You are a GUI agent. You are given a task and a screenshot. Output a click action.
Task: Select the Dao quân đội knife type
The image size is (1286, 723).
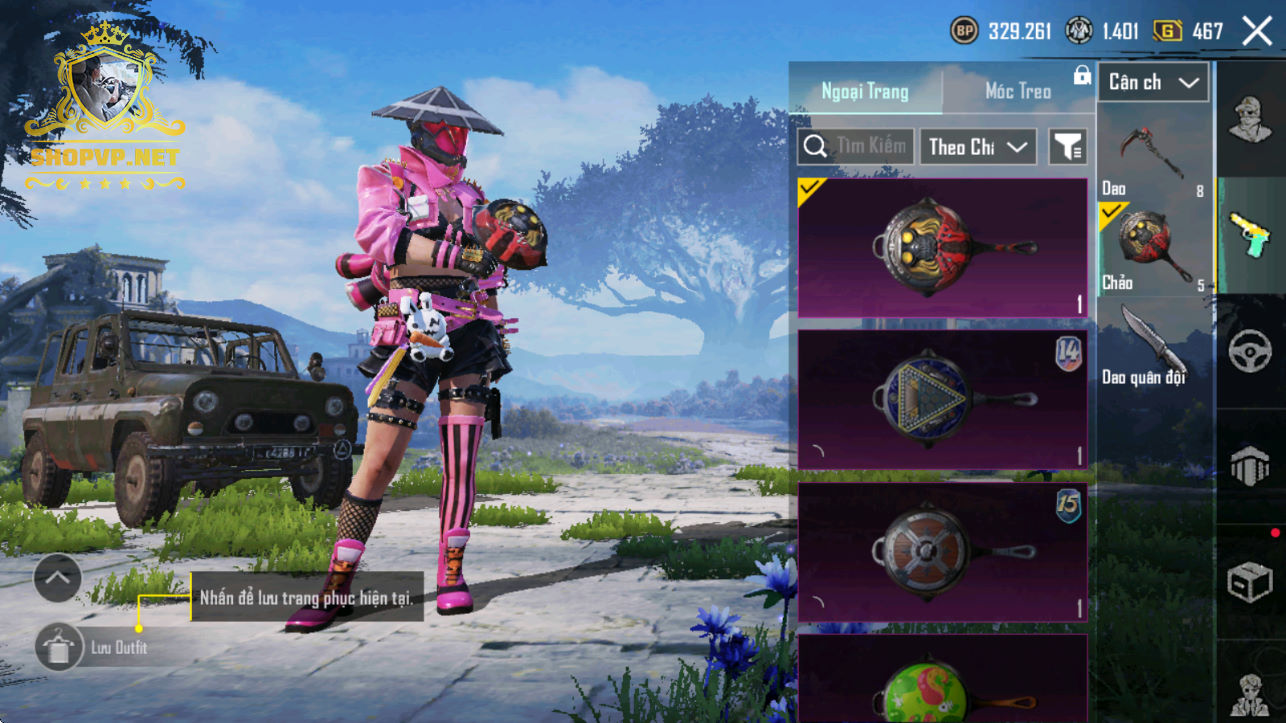tap(1153, 345)
